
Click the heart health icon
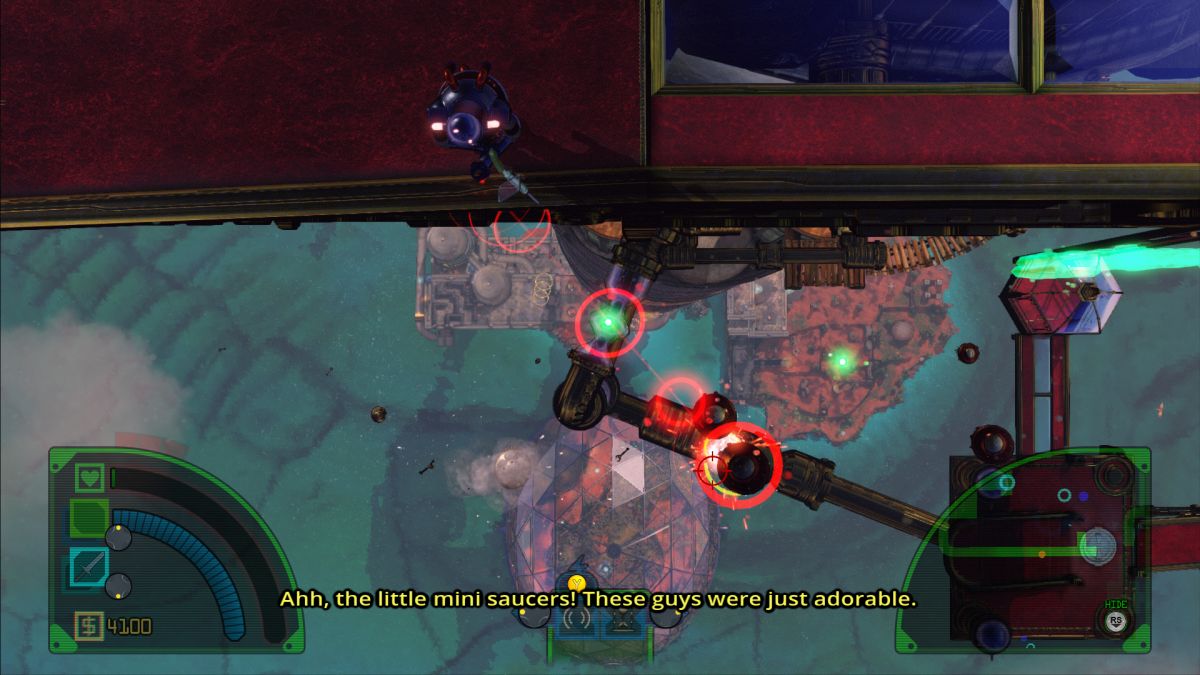coord(91,478)
